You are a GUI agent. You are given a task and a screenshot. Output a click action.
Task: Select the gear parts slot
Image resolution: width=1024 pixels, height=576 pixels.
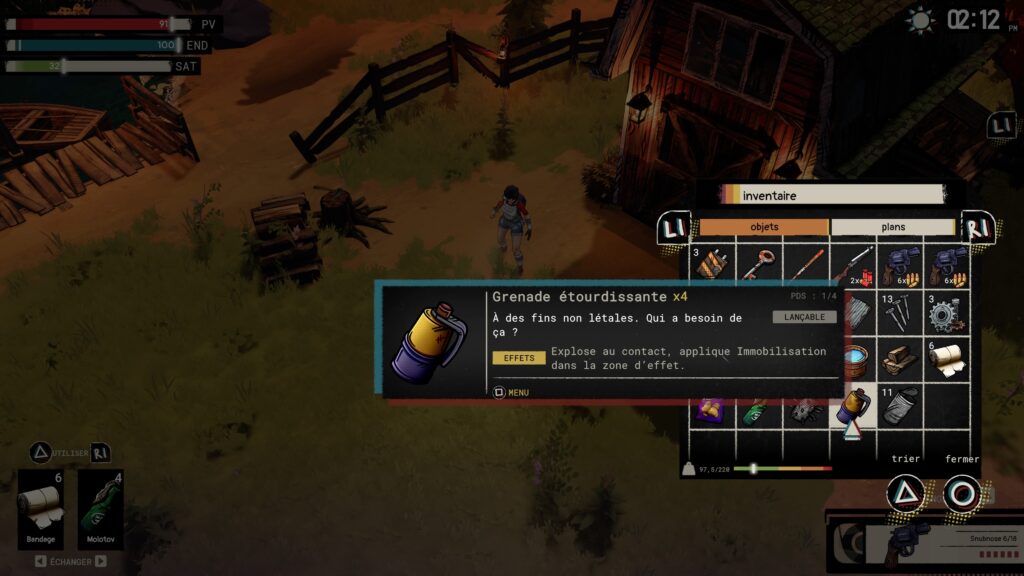(945, 313)
